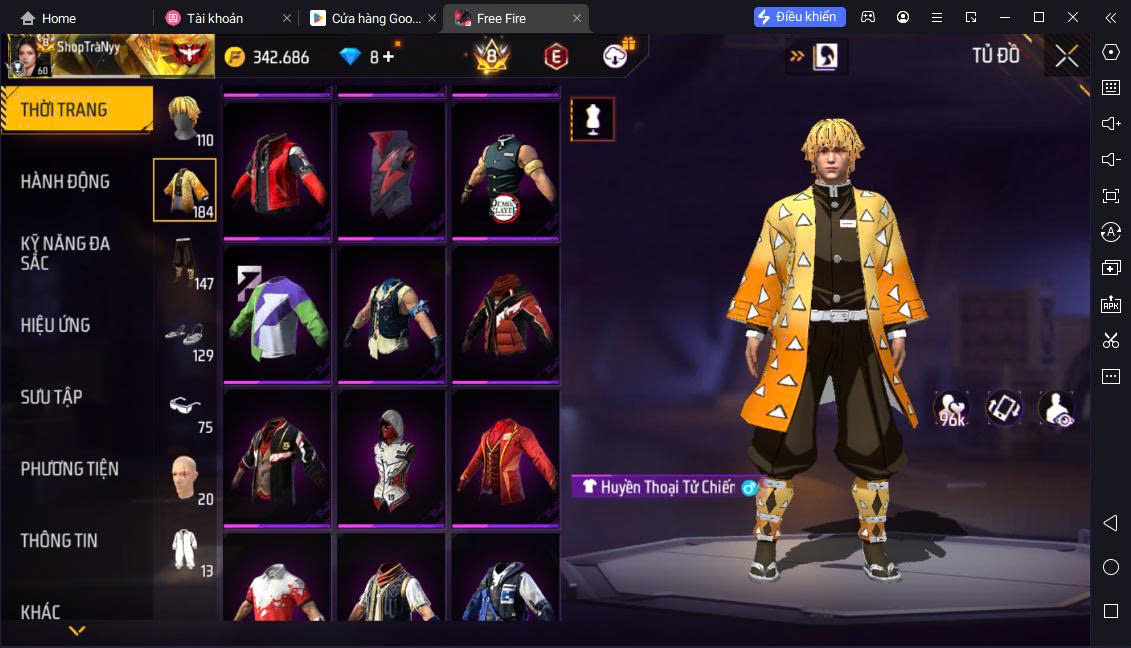The width and height of the screenshot is (1131, 648).
Task: Switch to the Hành Động tab
Action: tap(66, 182)
